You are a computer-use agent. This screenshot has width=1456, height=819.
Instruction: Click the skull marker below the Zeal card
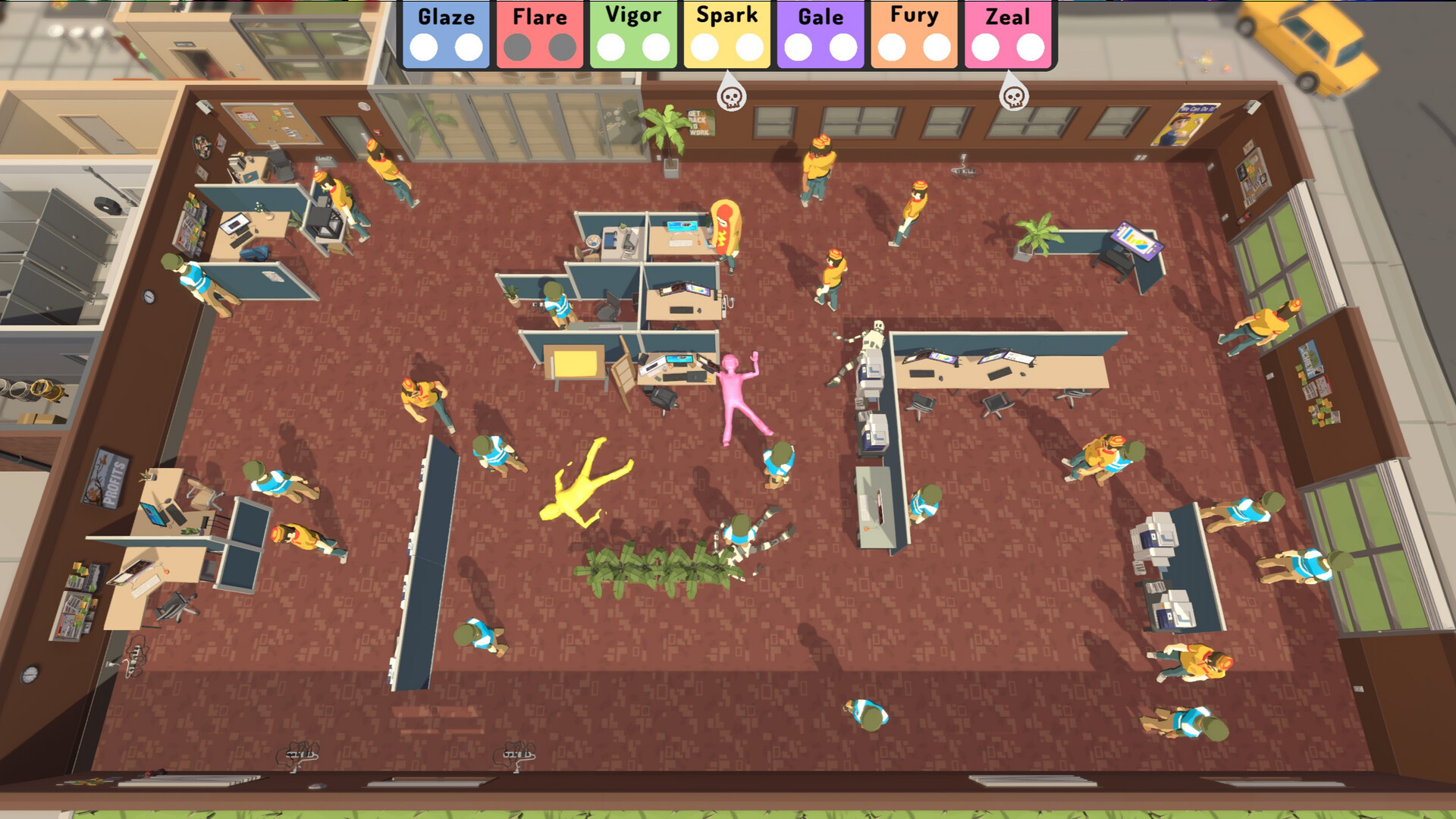[x=1013, y=97]
